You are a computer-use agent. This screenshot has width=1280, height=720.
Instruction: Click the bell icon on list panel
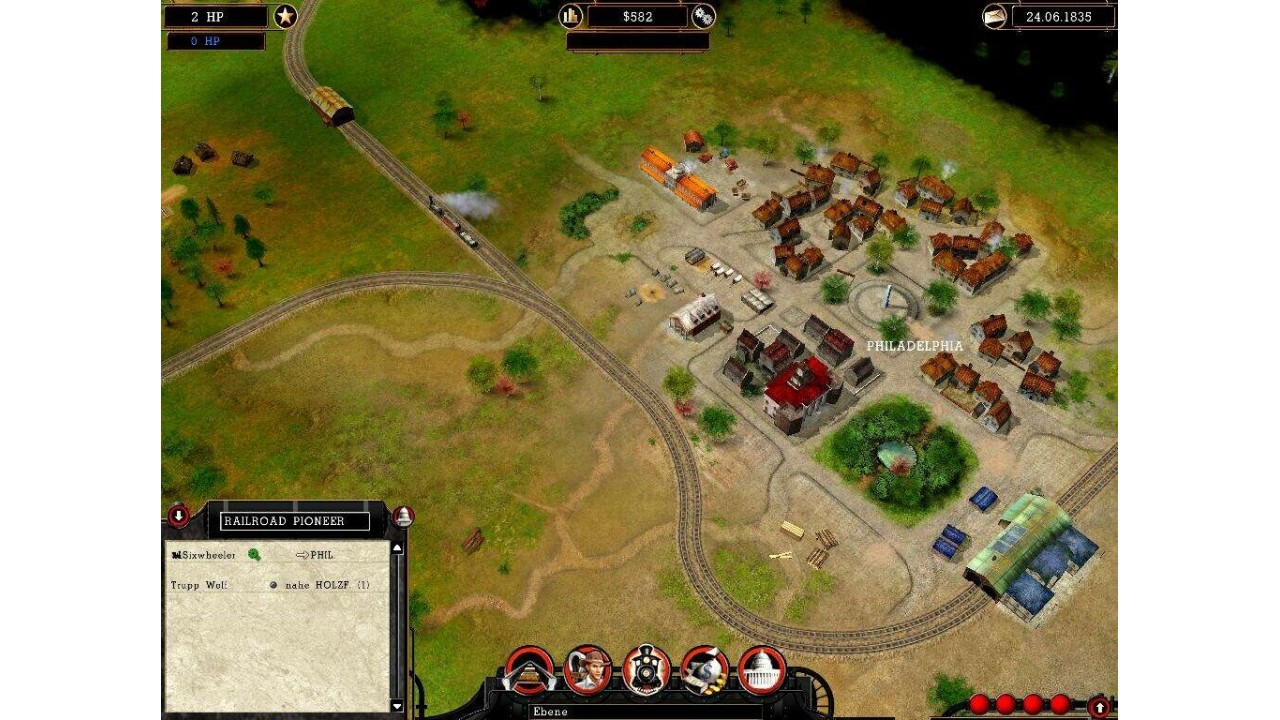(x=403, y=516)
